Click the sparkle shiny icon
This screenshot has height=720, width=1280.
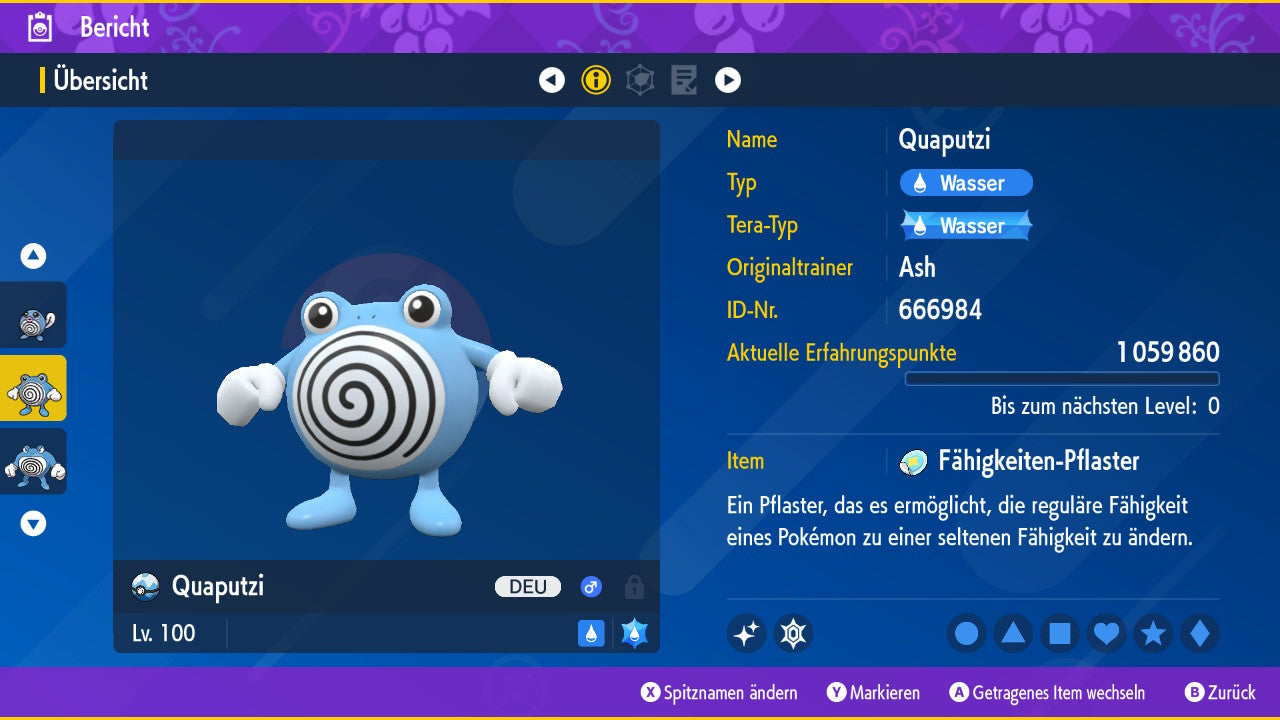click(746, 633)
